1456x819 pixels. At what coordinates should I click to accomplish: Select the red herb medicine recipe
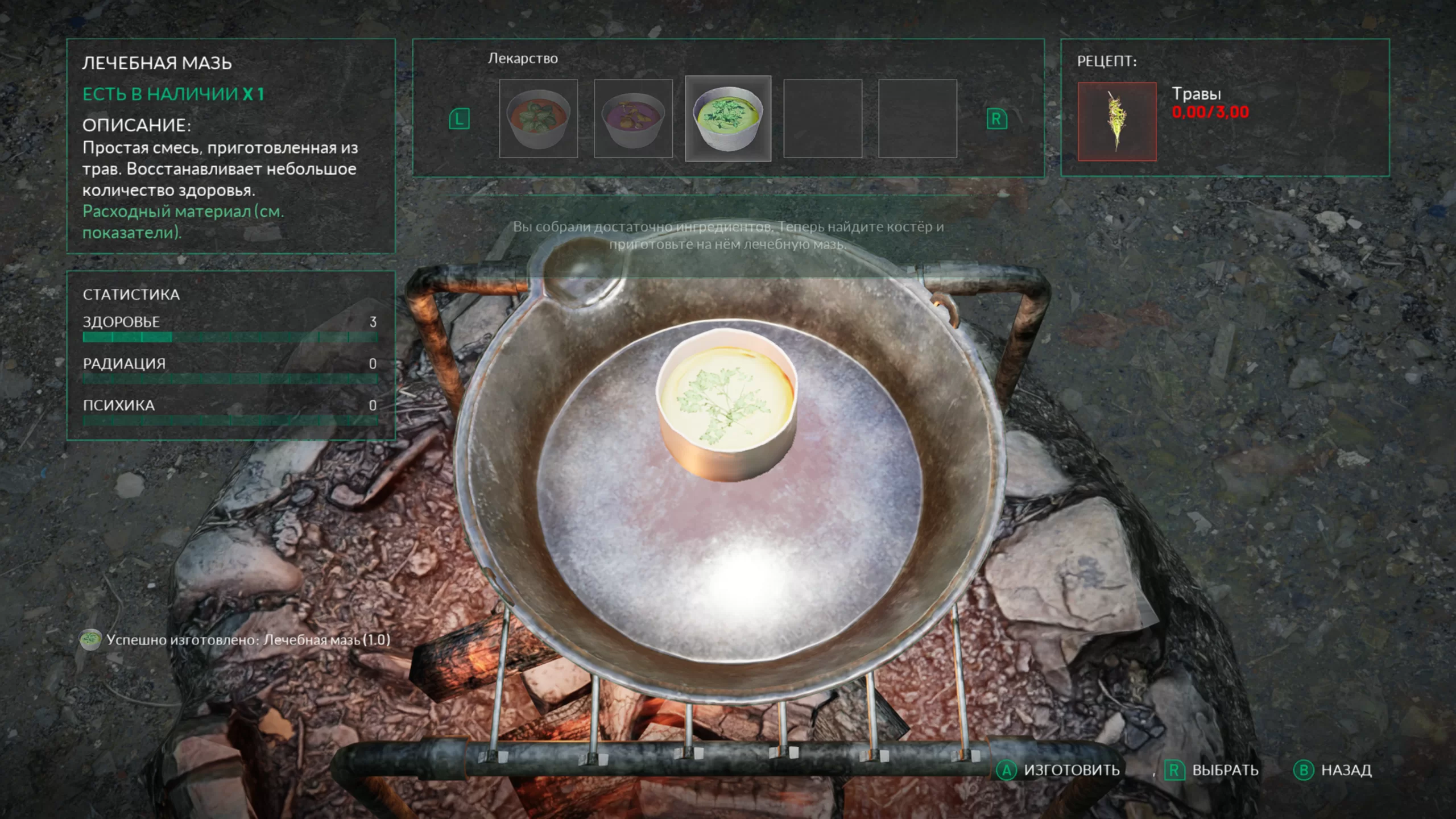coord(538,119)
